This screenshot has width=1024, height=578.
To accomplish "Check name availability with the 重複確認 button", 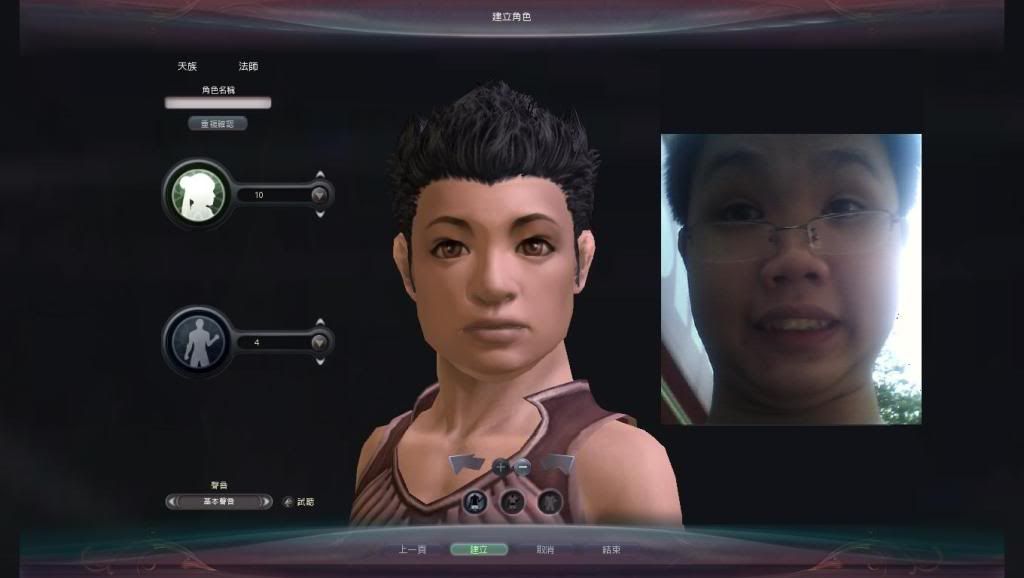I will click(217, 124).
